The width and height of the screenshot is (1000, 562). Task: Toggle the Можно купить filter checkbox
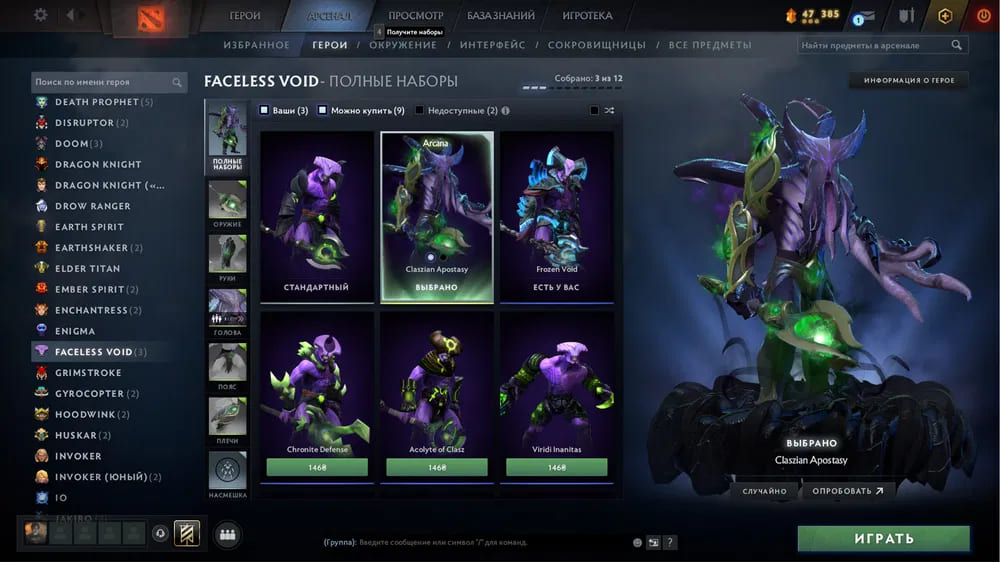[x=323, y=110]
